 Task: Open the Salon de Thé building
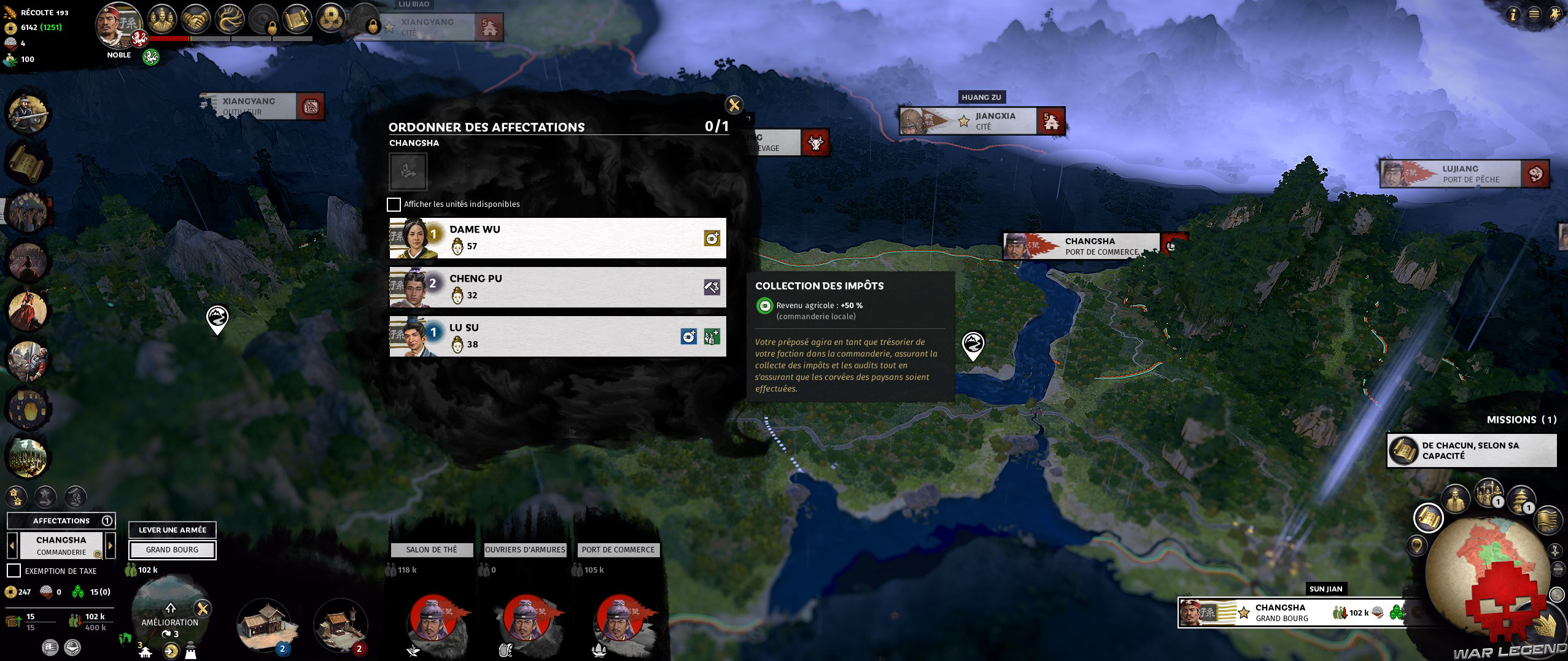point(432,550)
